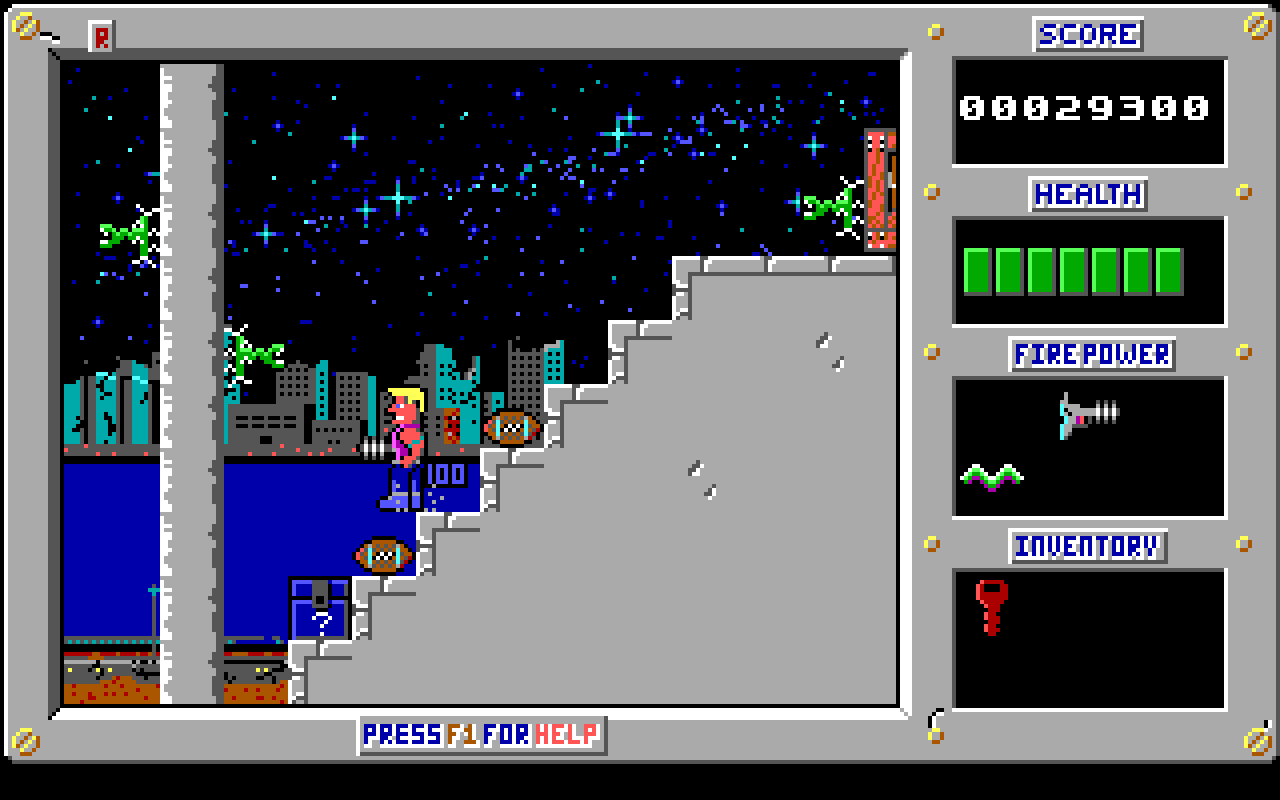Expand the SCORE panel
Screen dimensions: 1280x800
1089,110
